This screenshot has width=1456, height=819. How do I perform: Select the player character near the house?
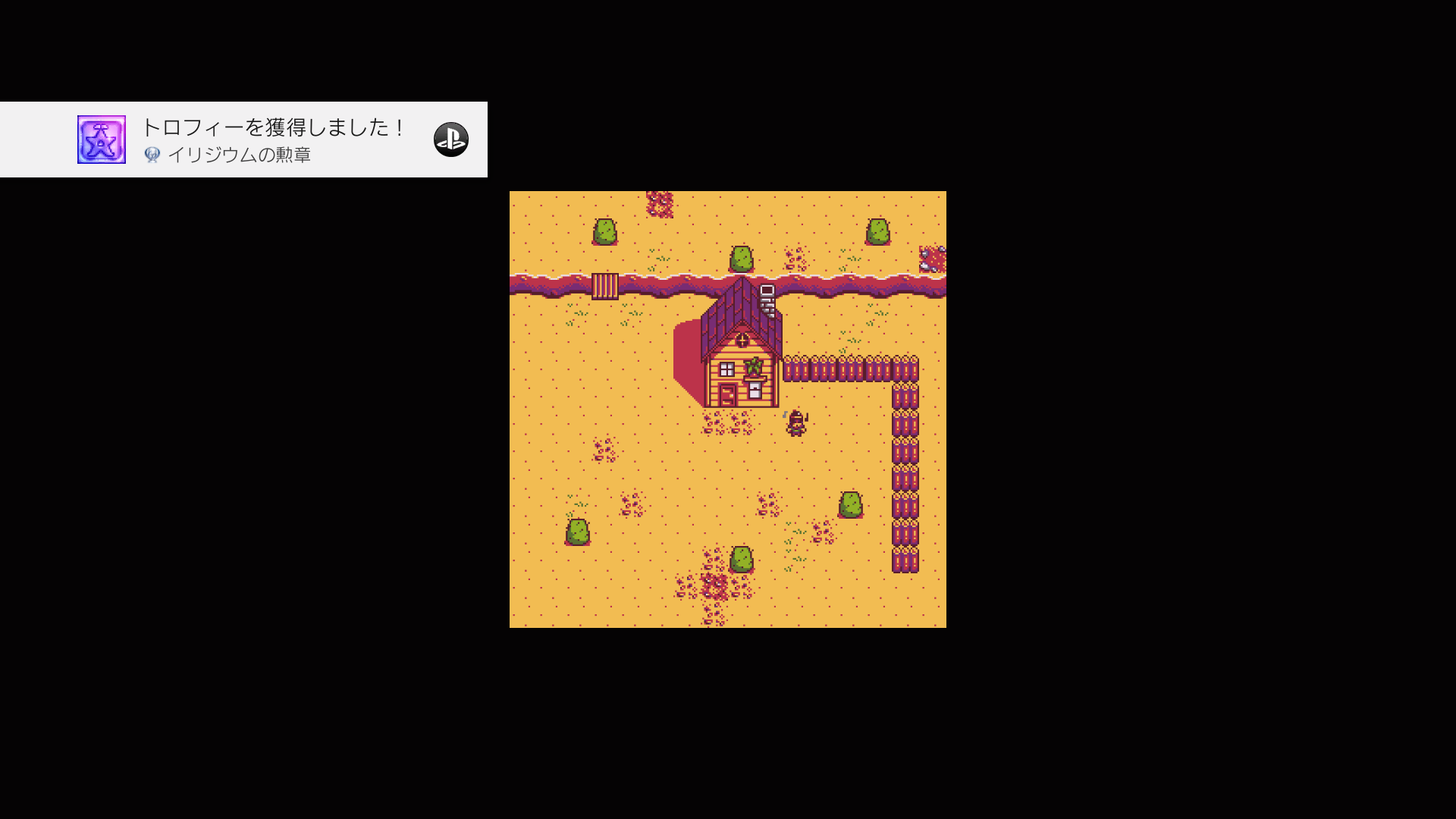pyautogui.click(x=796, y=422)
